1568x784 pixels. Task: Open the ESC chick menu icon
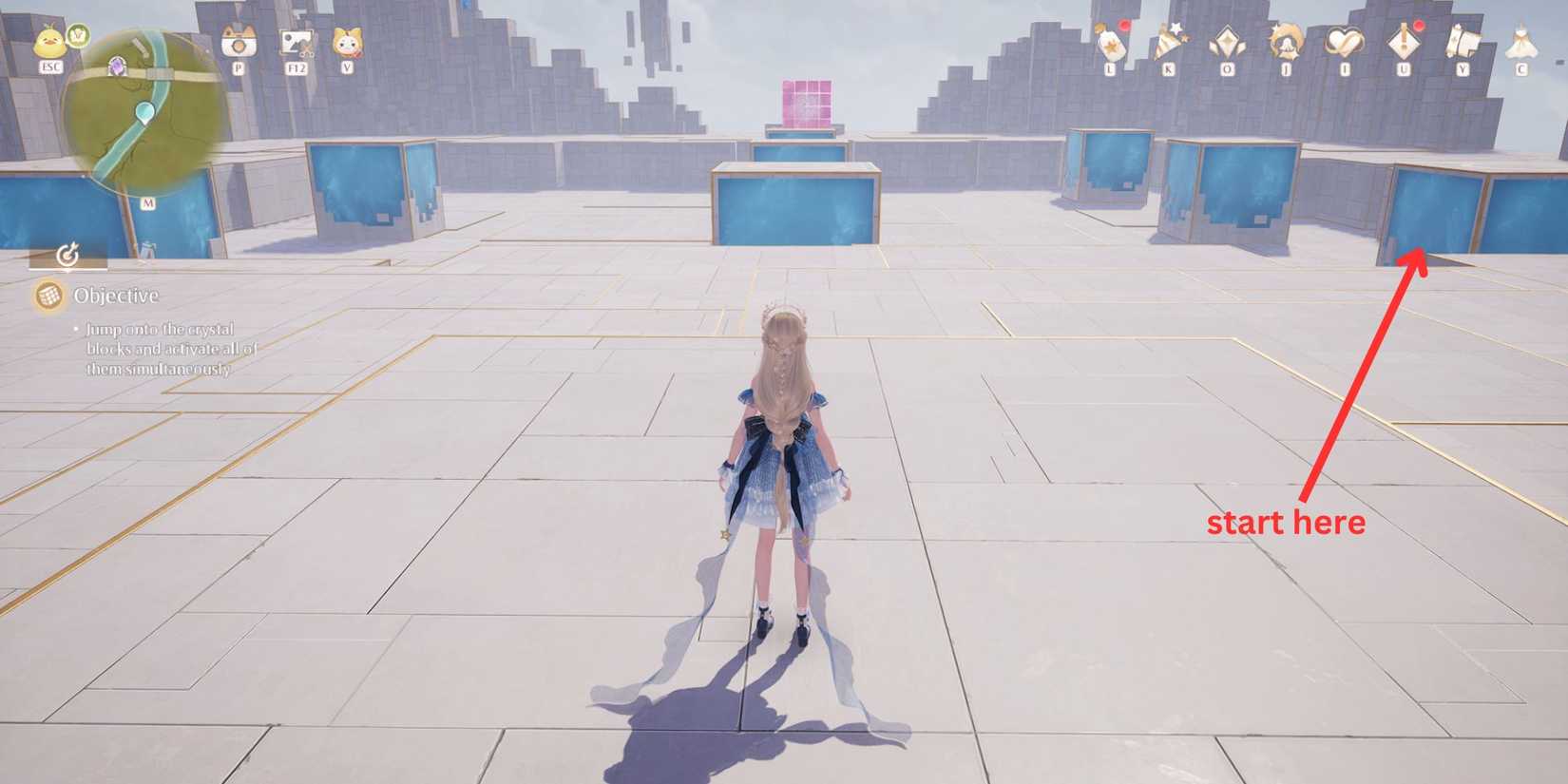[x=50, y=42]
